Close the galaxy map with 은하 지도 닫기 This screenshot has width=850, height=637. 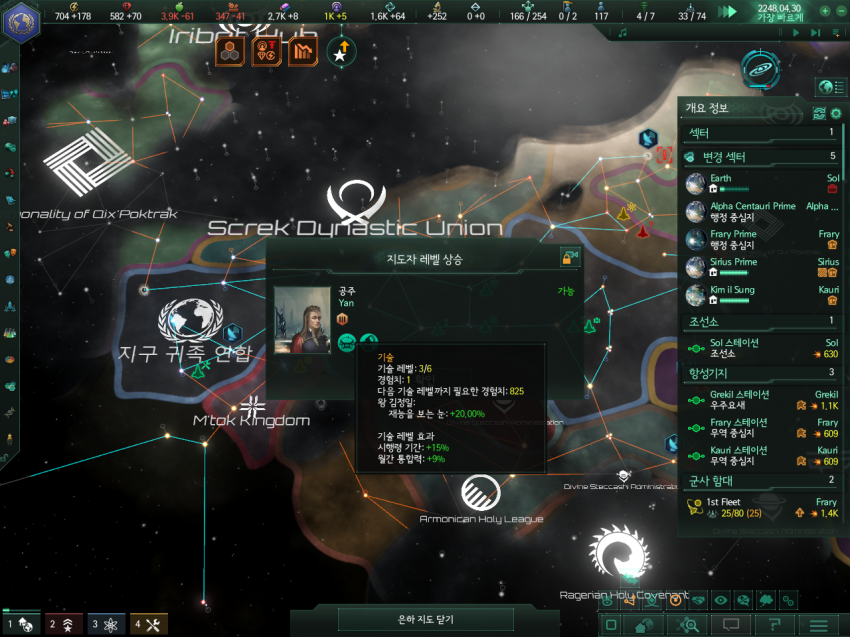(x=426, y=619)
